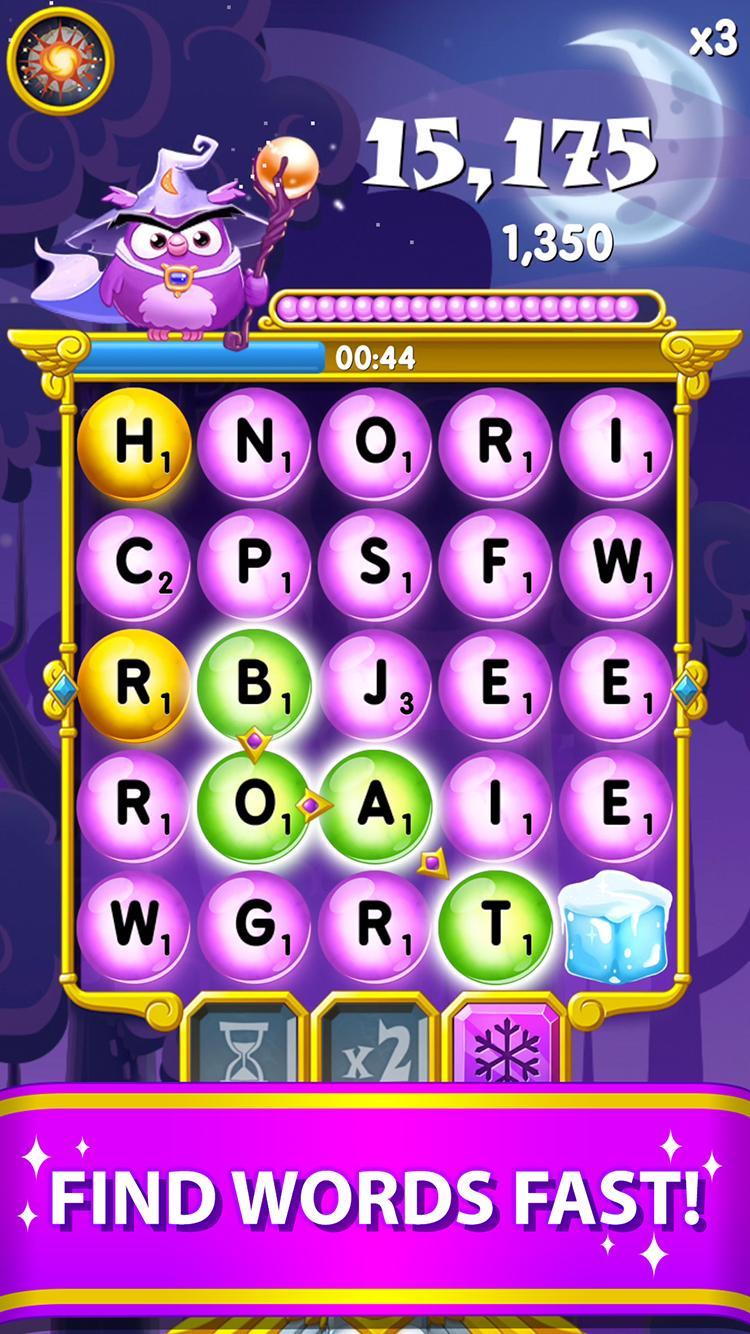This screenshot has width=750, height=1334.
Task: Choose the green B letter bubble
Action: (254, 686)
